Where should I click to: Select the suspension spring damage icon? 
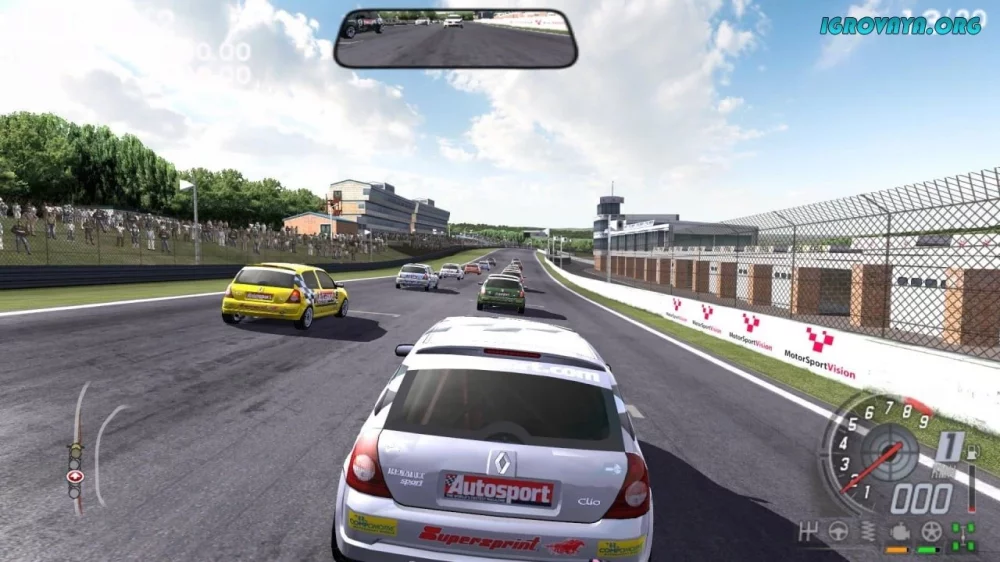(x=868, y=531)
